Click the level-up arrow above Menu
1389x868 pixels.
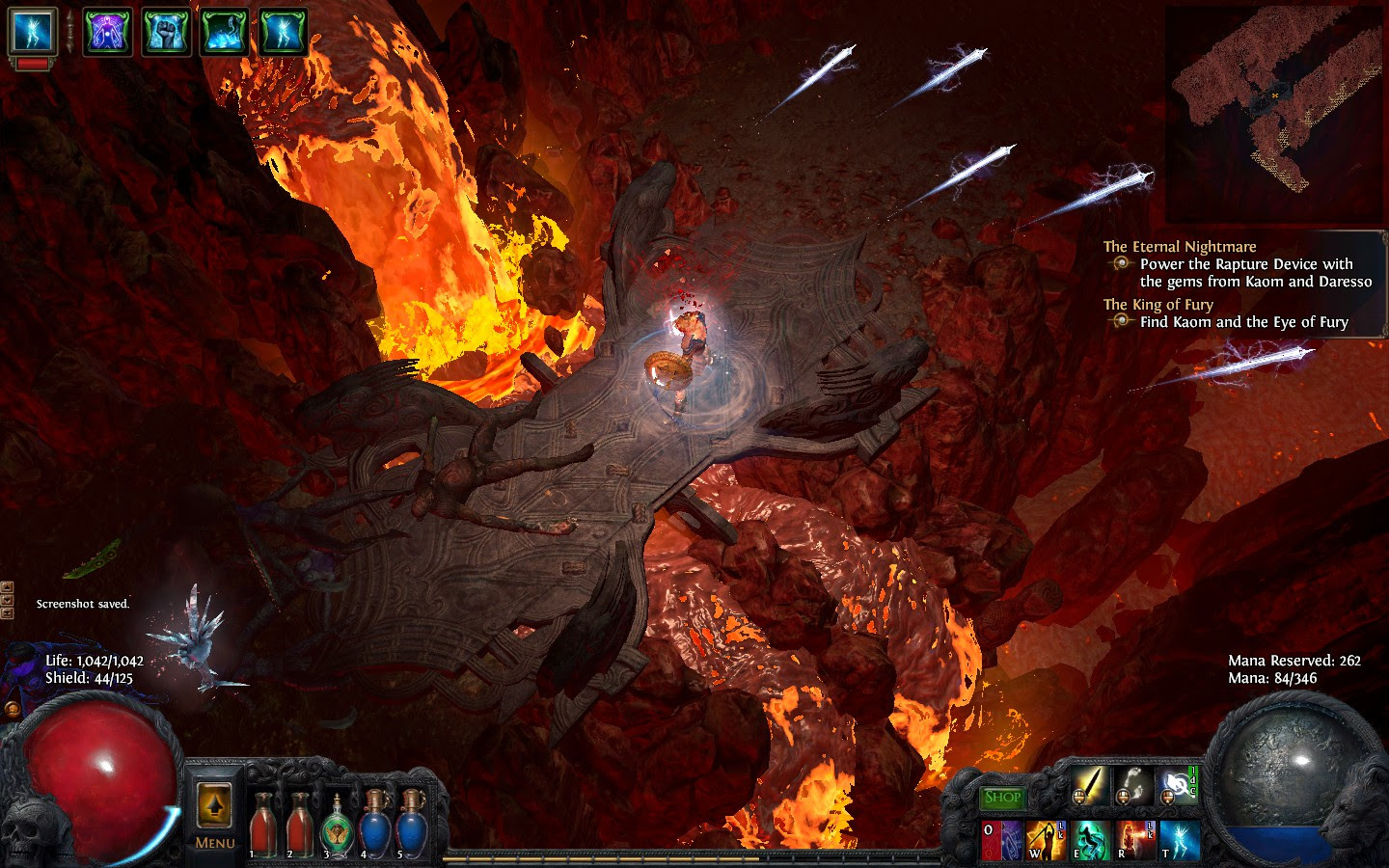pos(214,805)
